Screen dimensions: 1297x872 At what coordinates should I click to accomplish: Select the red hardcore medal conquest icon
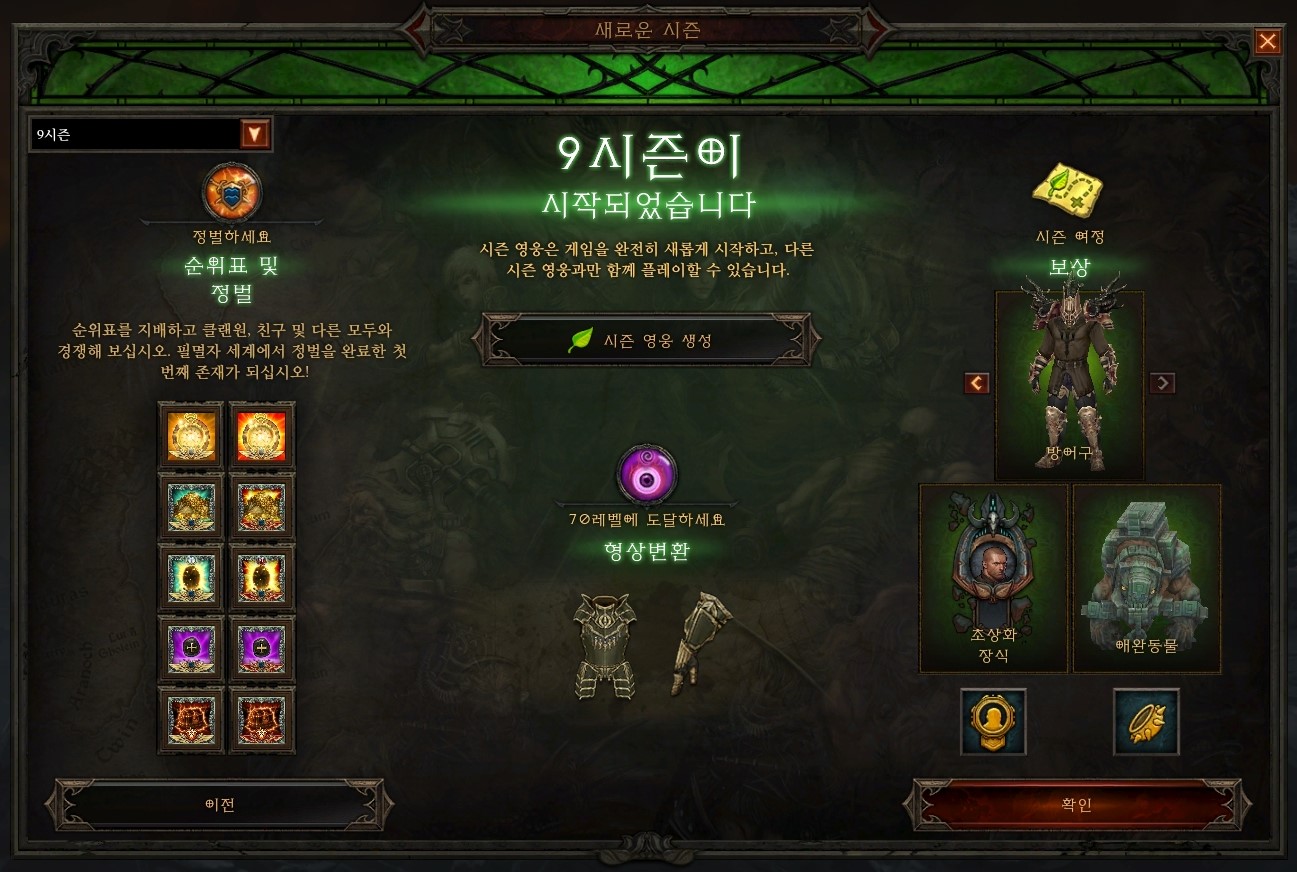tap(261, 433)
